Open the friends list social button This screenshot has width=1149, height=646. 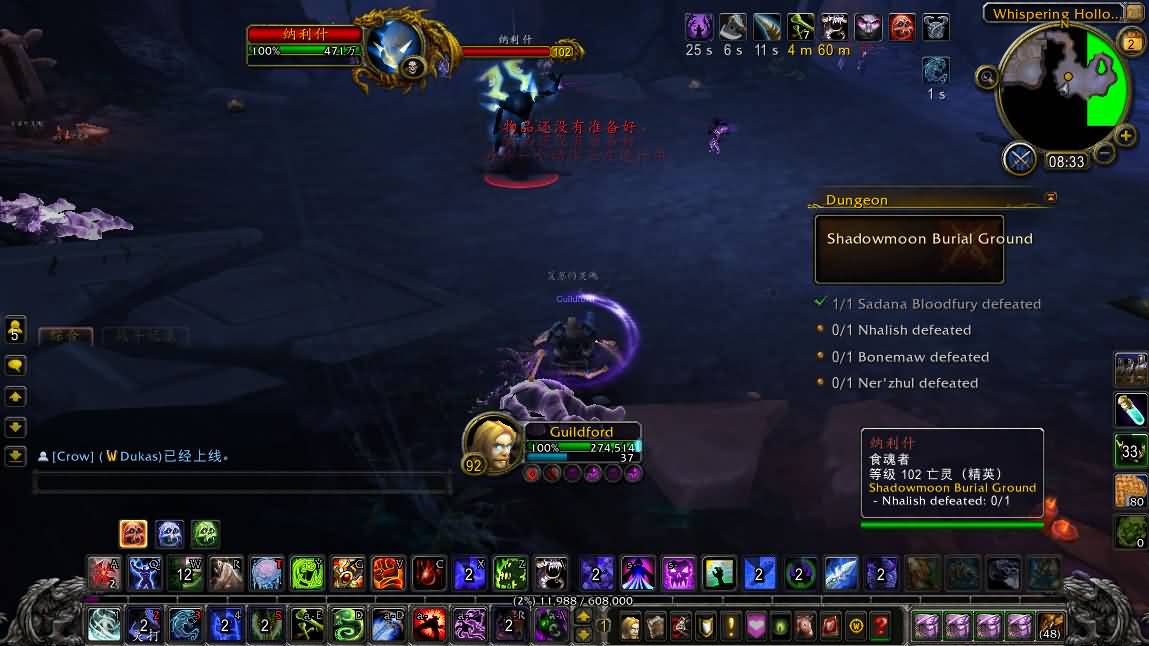tap(15, 330)
